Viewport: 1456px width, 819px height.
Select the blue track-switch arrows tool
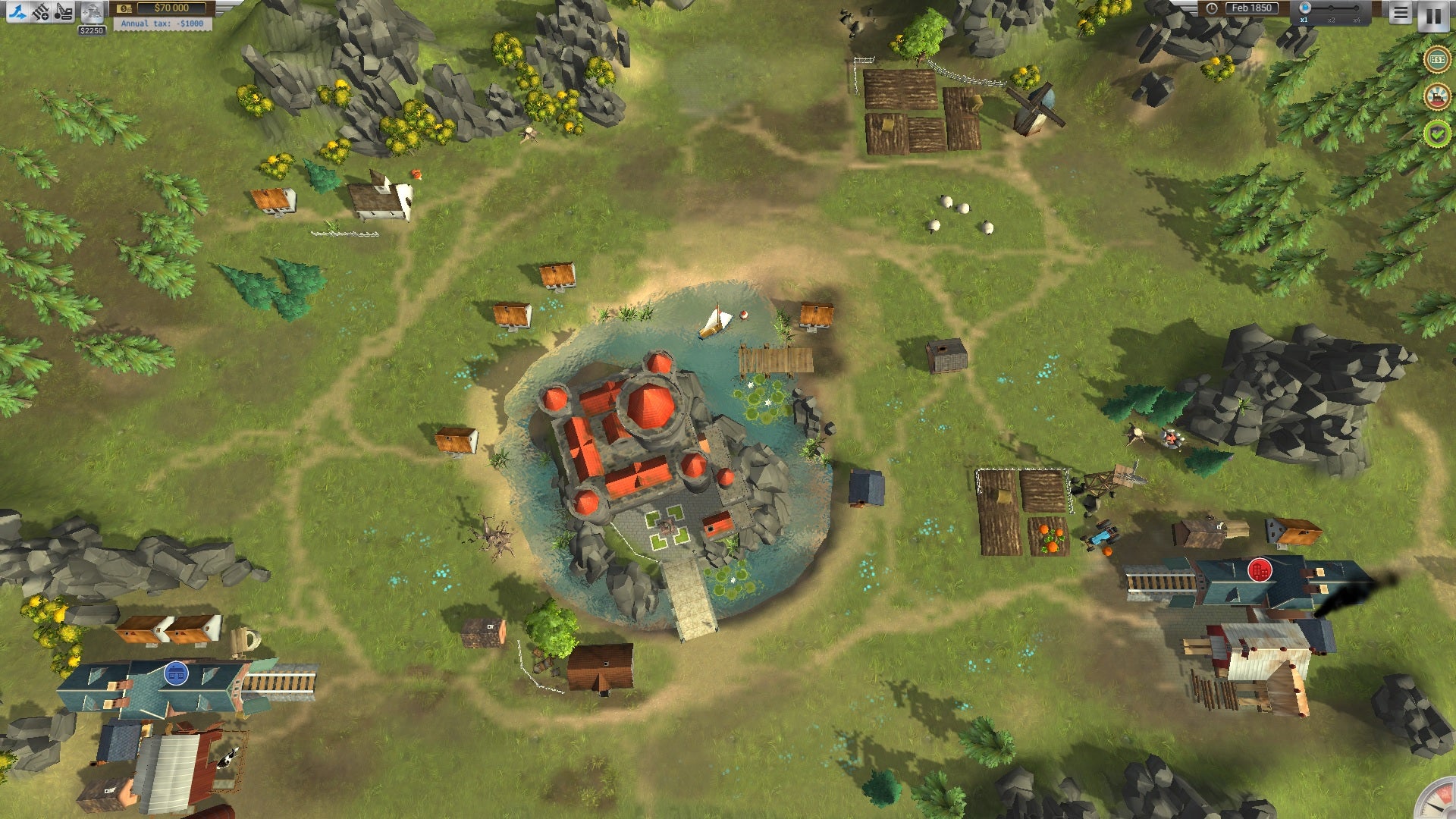(17, 11)
